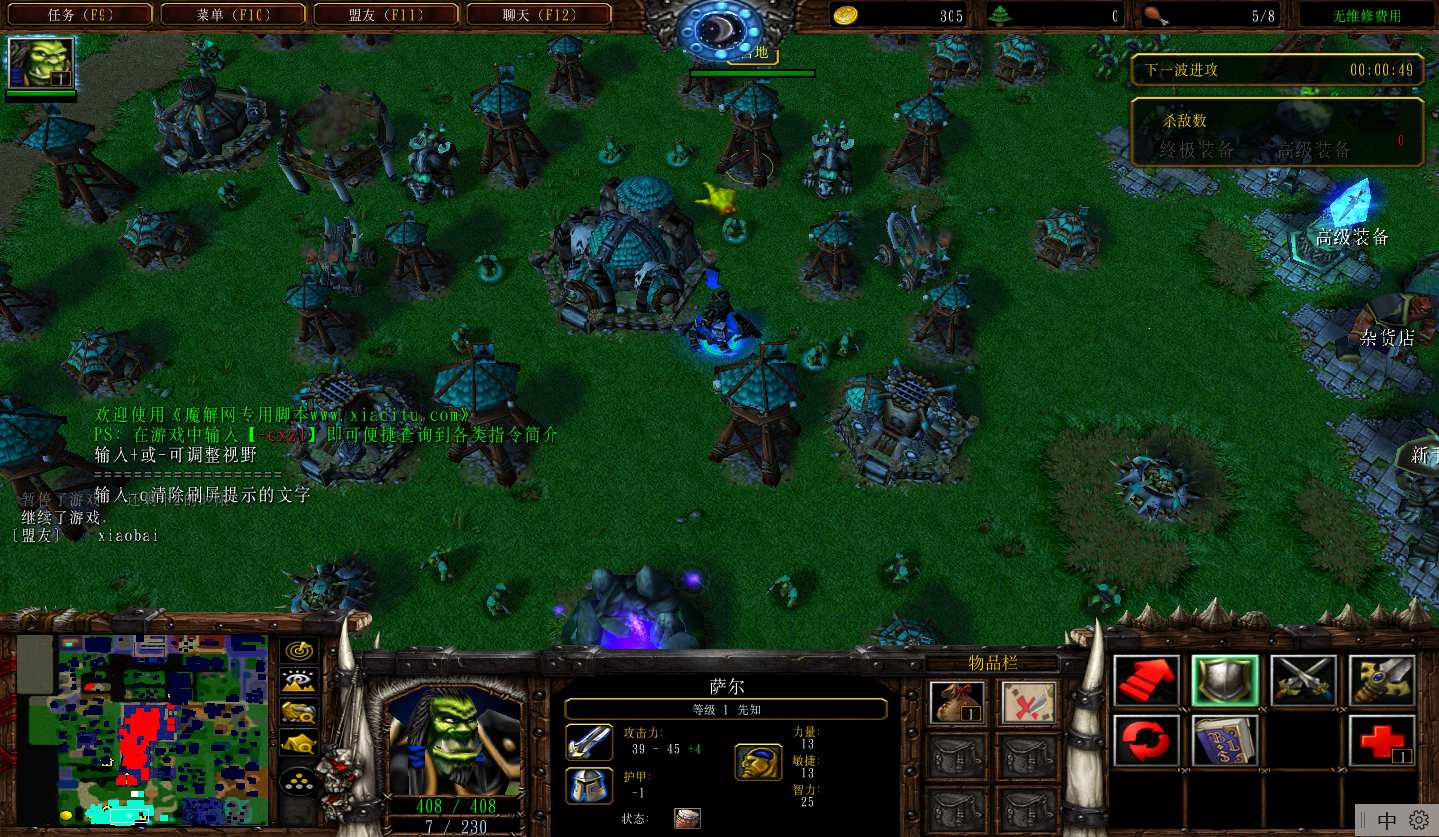Use the tied pouch item in inventory
The height and width of the screenshot is (837, 1439).
(957, 703)
